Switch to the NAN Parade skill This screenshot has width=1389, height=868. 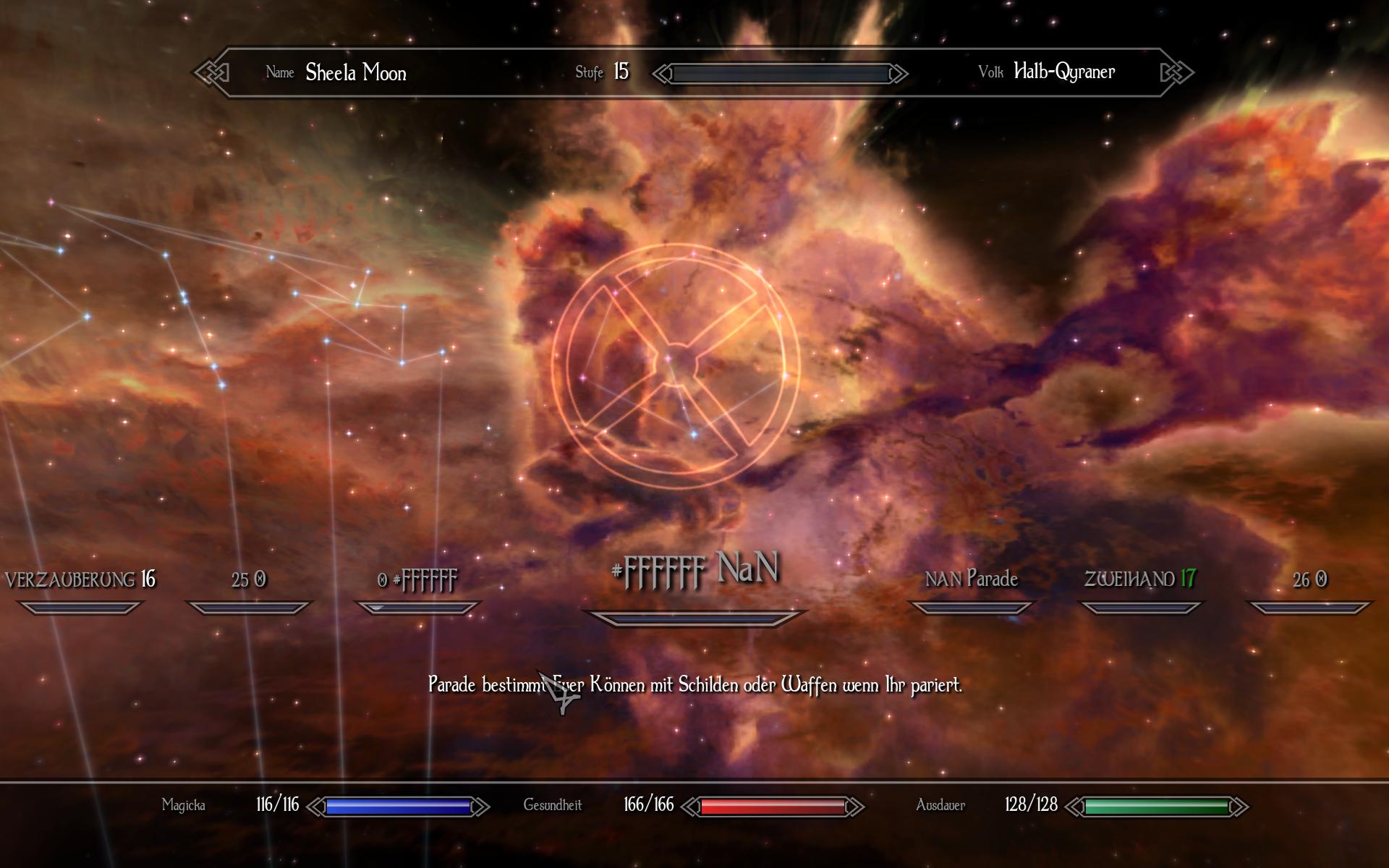tap(971, 579)
